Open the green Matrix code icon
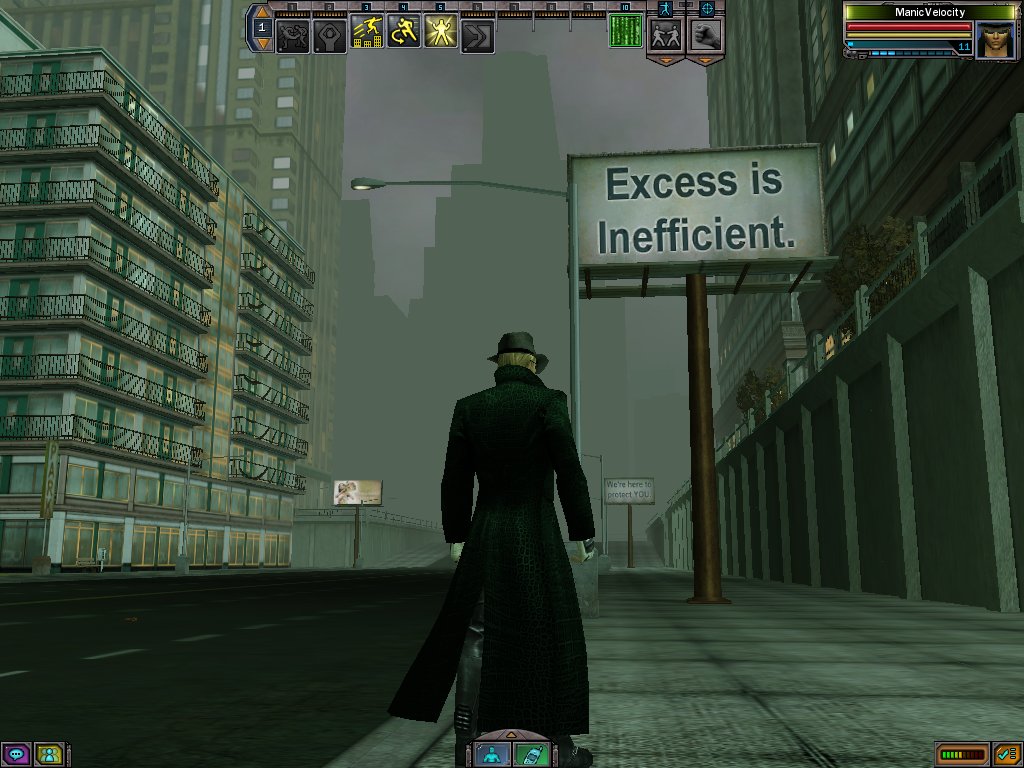Image resolution: width=1024 pixels, height=768 pixels. (x=626, y=31)
